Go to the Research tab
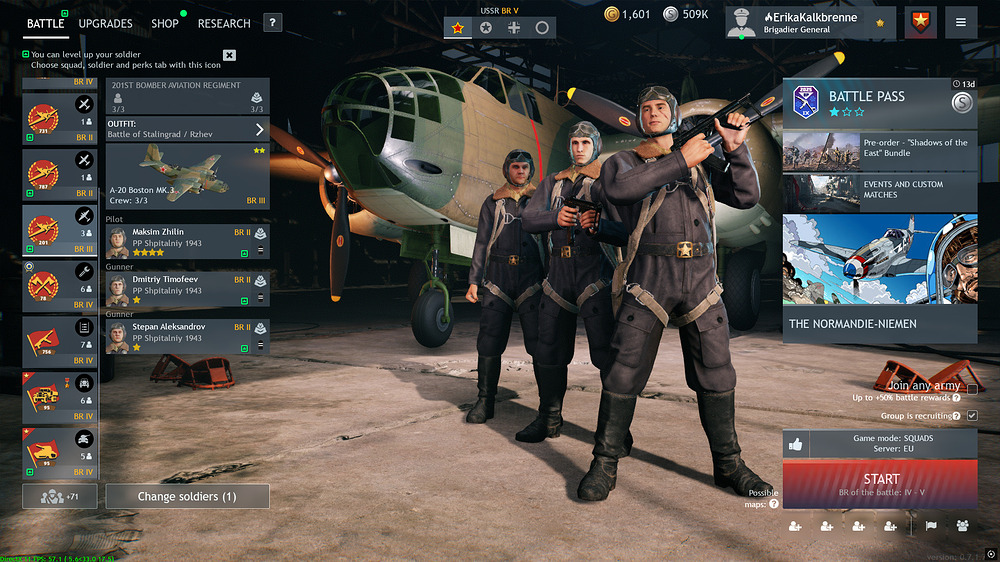Viewport: 1000px width, 562px height. coord(224,23)
